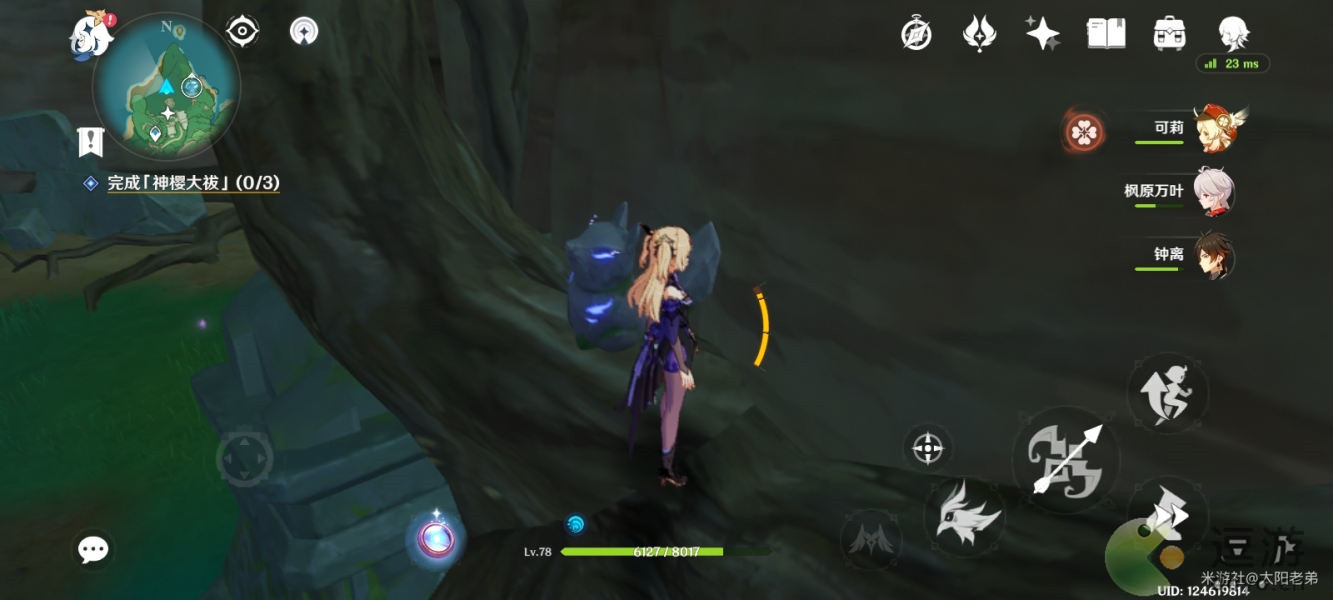Expand the circular minimap
1333x600 pixels.
pos(166,86)
